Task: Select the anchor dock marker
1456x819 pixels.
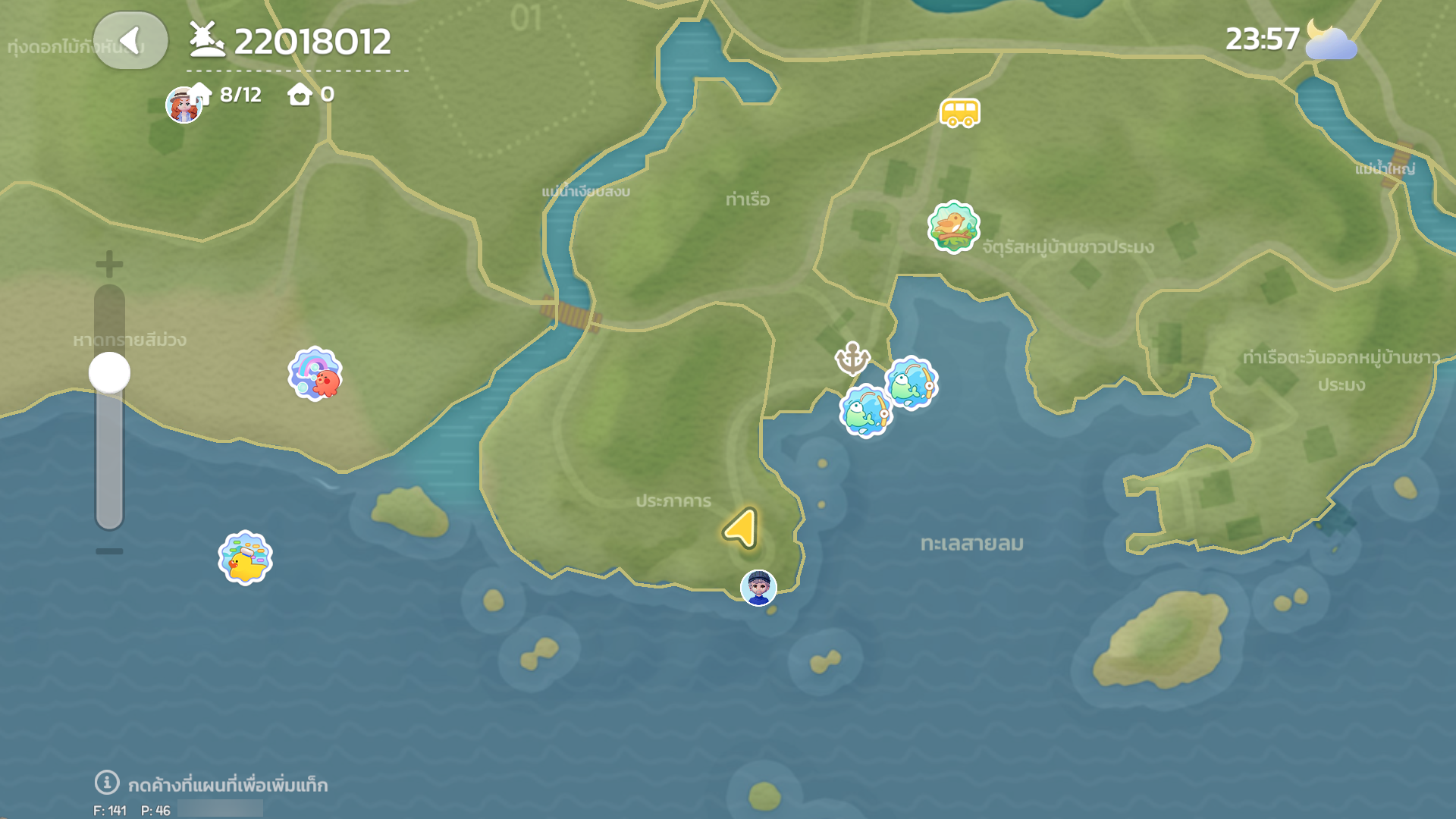Action: (852, 358)
